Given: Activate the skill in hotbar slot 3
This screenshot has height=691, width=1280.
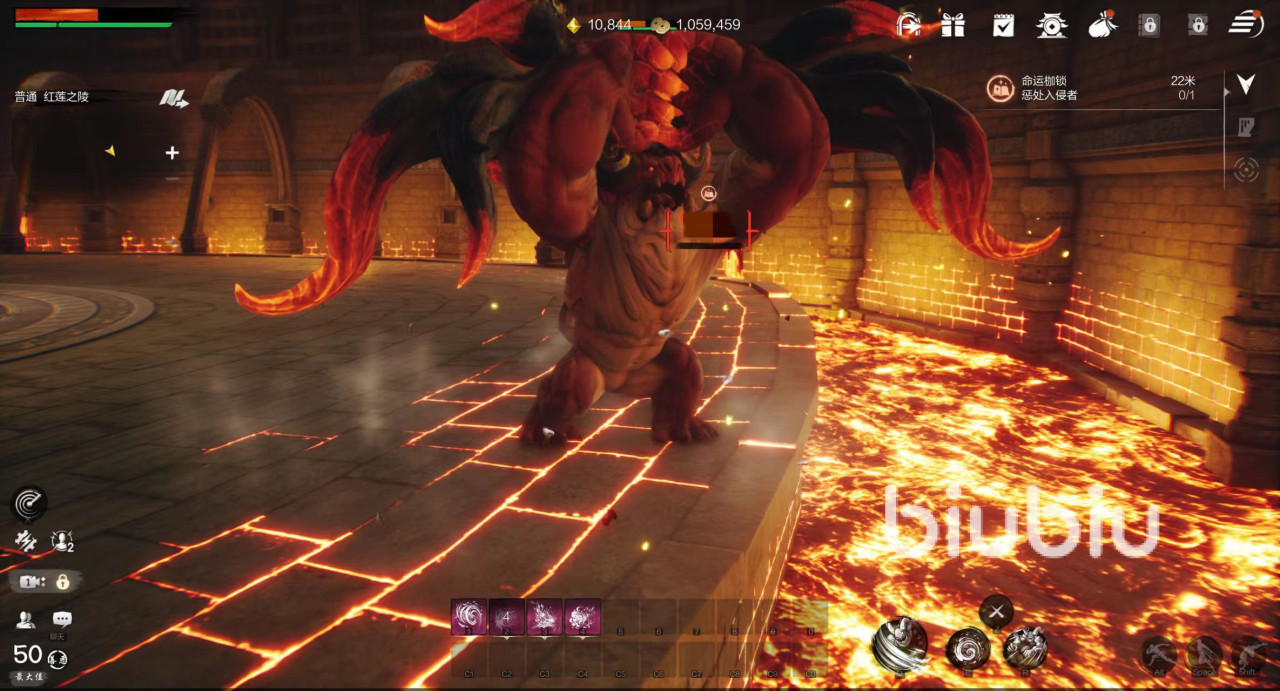Looking at the screenshot, I should [545, 616].
